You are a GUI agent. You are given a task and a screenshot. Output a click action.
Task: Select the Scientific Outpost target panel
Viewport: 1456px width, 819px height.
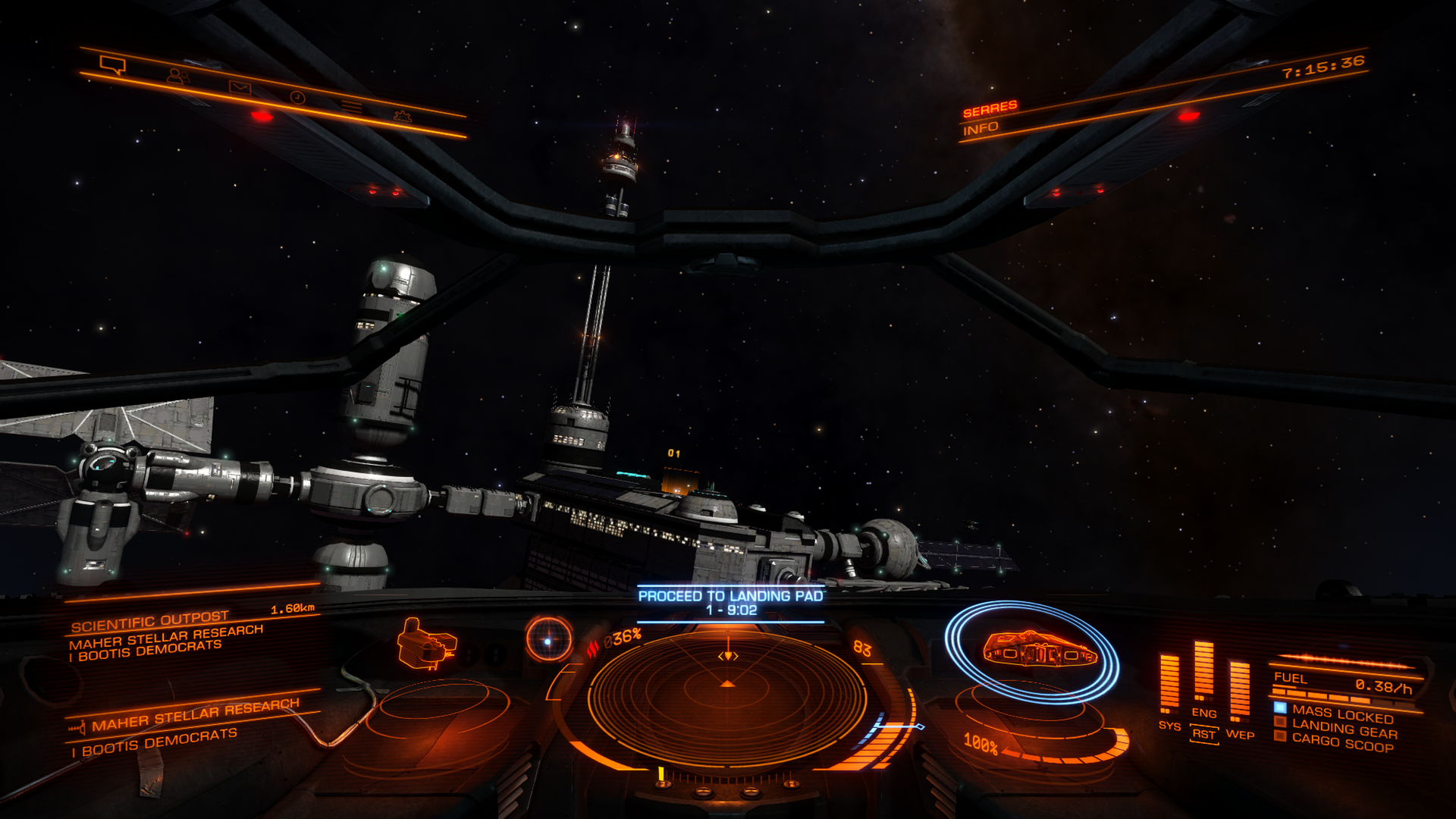coord(150,623)
